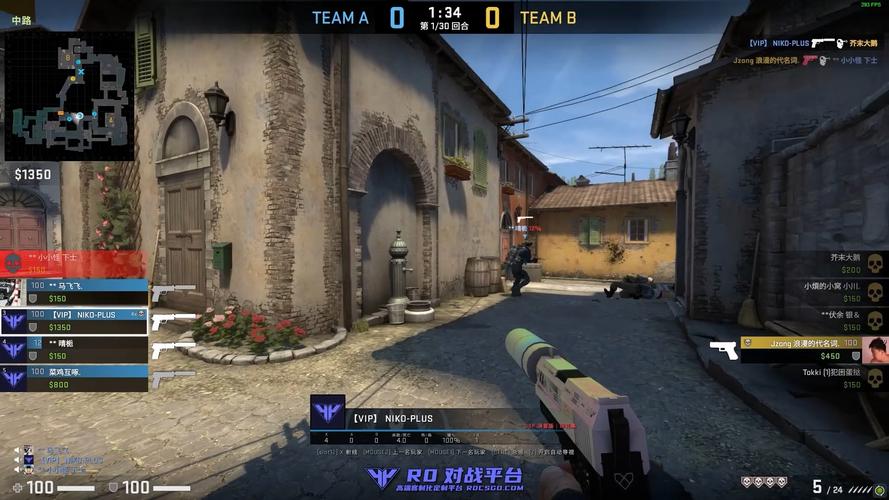Select the player 菜鸡互啄 row

pyautogui.click(x=75, y=378)
